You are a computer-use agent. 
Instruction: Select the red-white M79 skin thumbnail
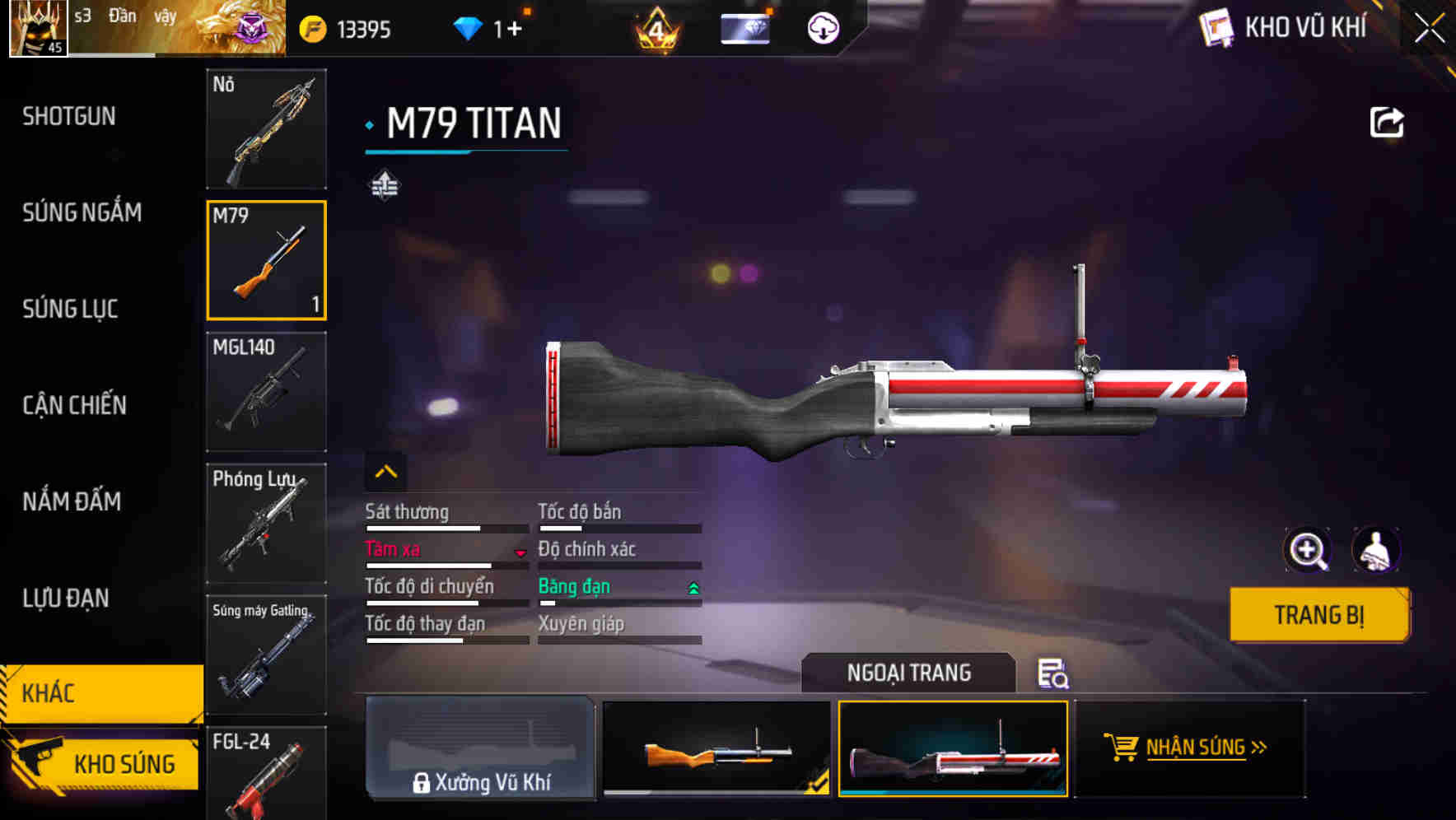point(953,748)
